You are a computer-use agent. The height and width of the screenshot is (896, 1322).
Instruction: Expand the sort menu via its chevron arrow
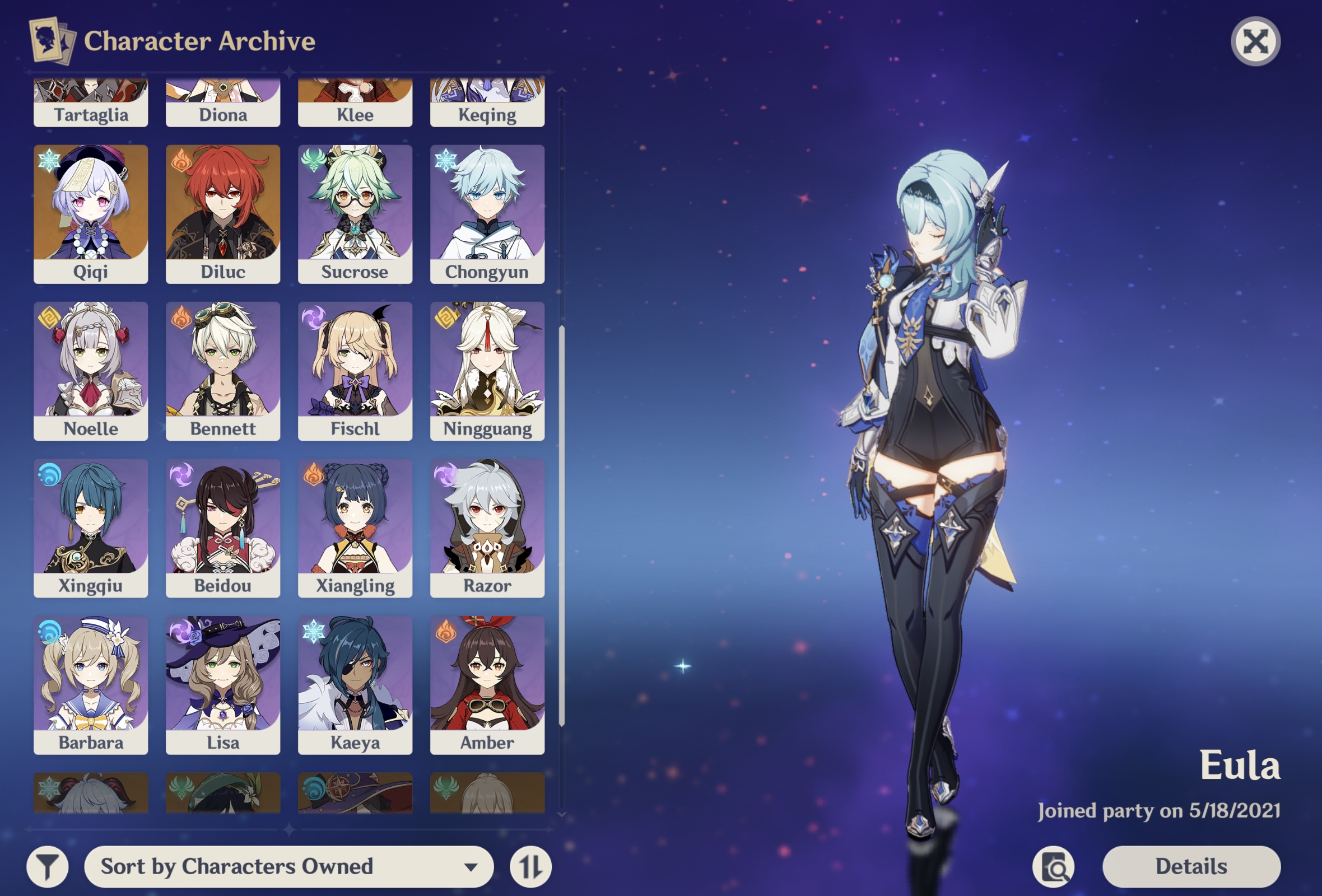point(470,867)
